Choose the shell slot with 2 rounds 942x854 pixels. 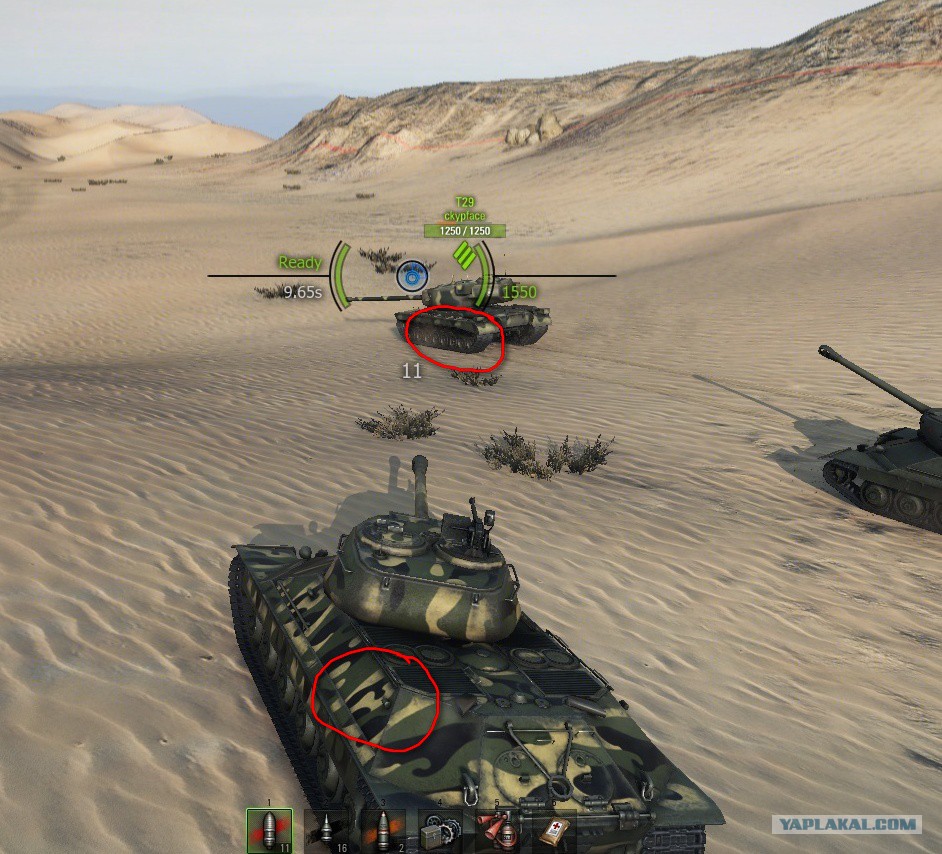(x=384, y=830)
